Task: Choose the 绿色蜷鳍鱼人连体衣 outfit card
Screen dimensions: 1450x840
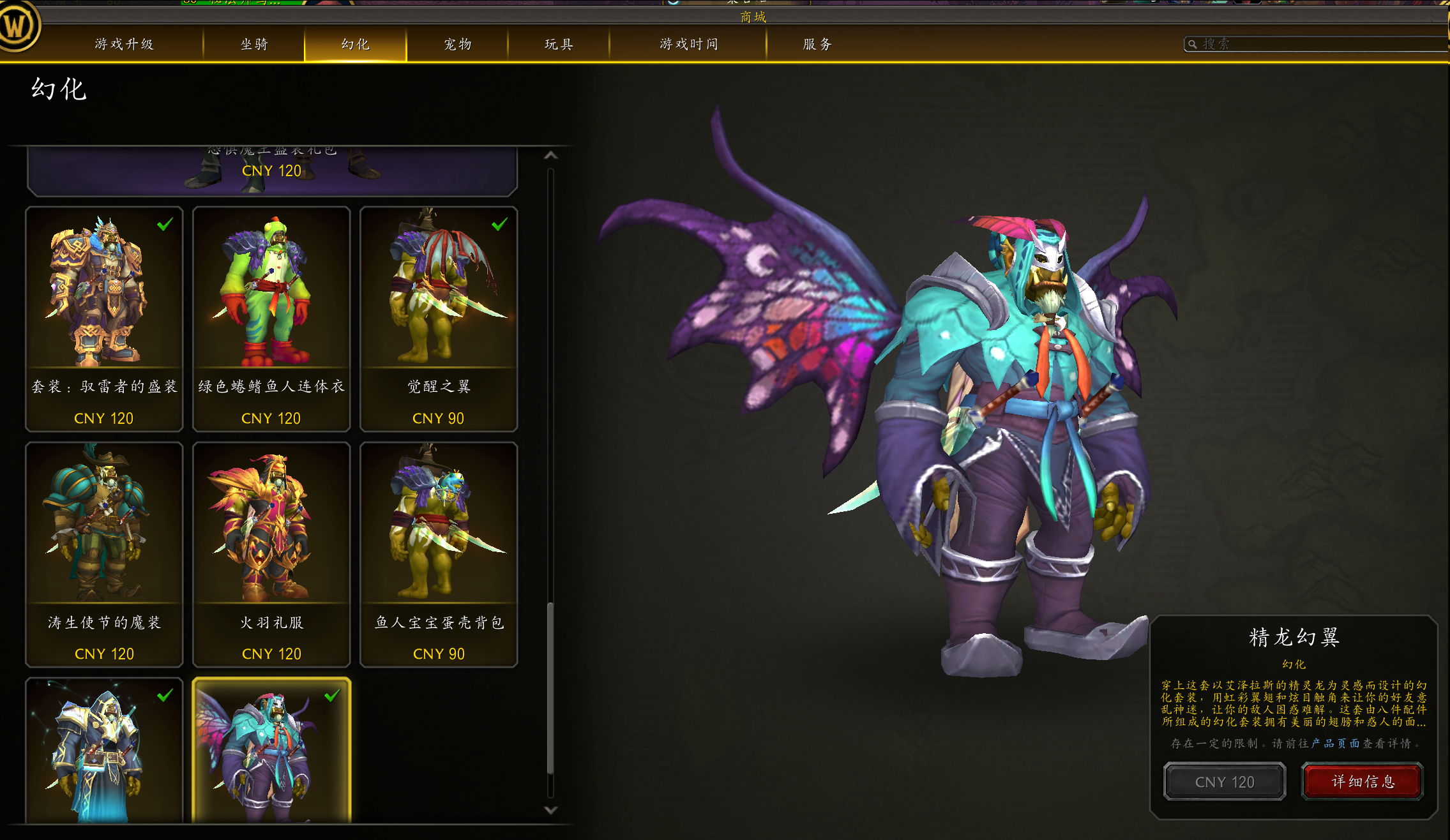Action: coord(271,319)
